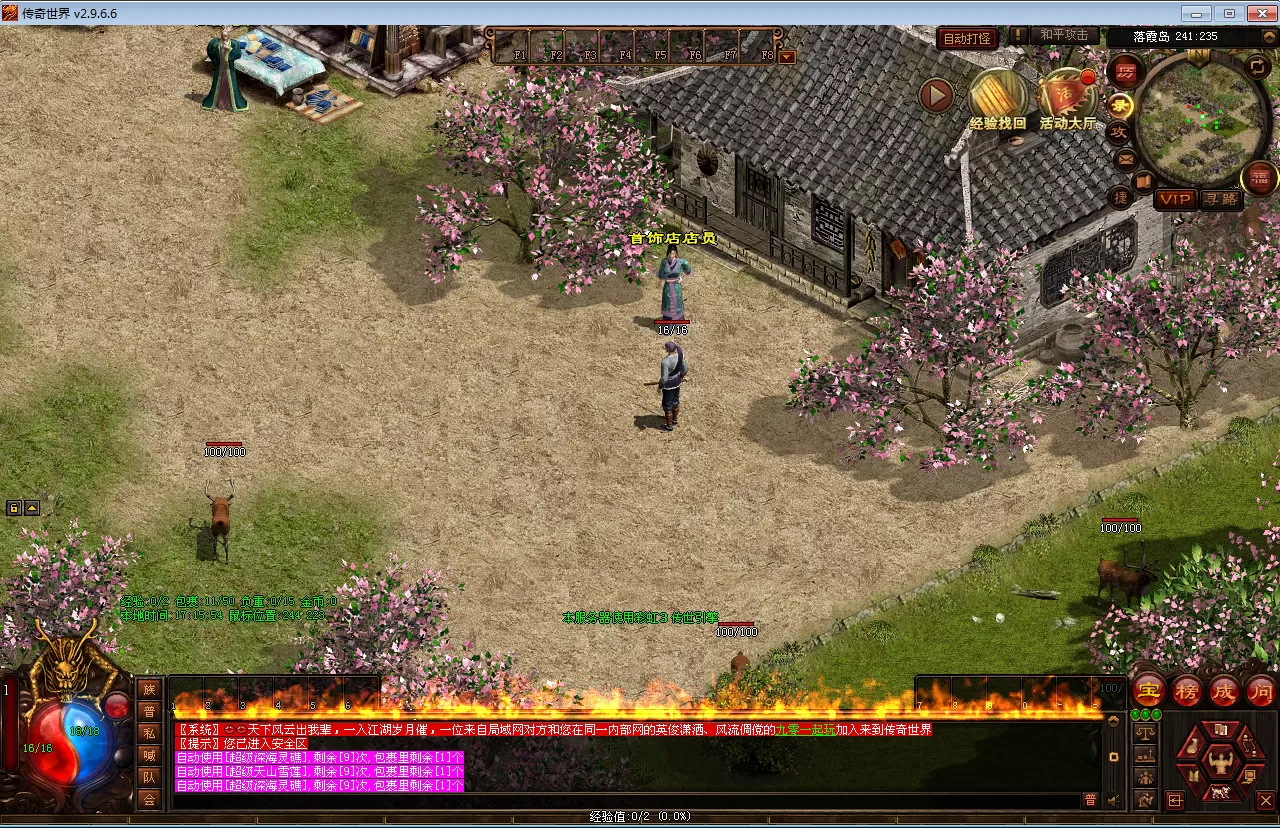Open the 宝 treasure shop button

click(x=1149, y=691)
